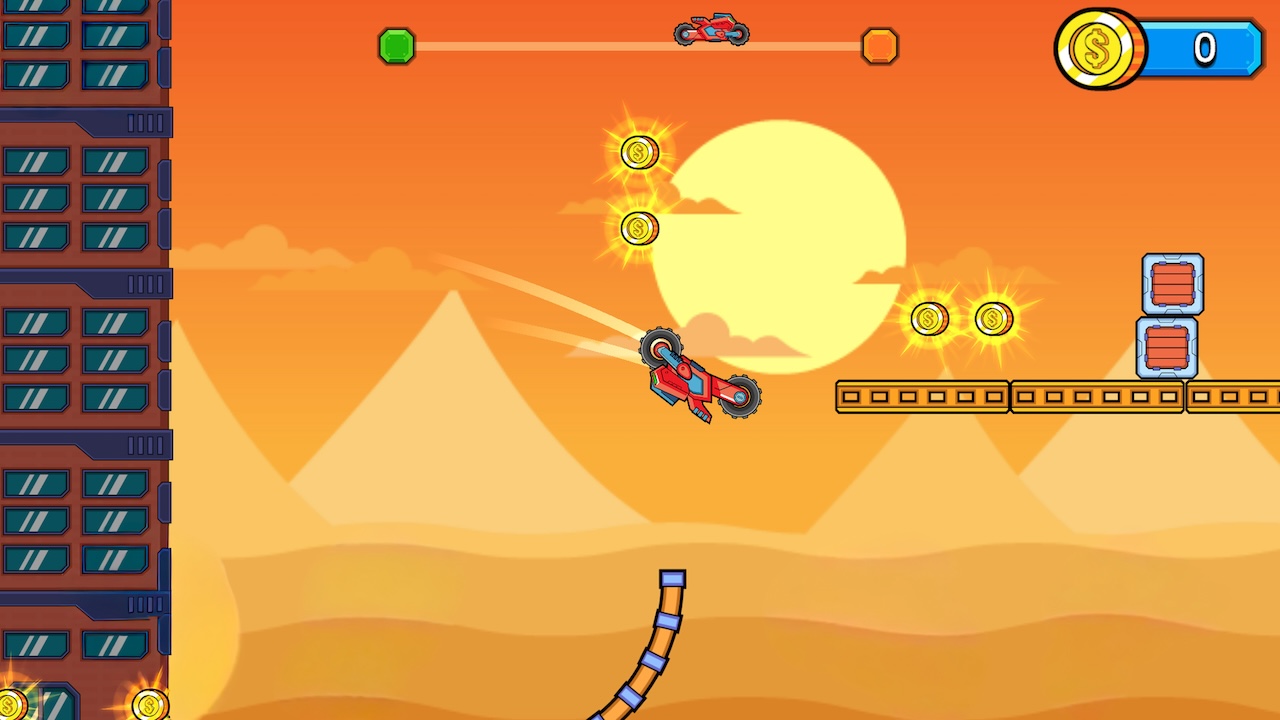This screenshot has width=1280, height=720.
Task: Click the leftmost platform segment
Action: pyautogui.click(x=920, y=396)
